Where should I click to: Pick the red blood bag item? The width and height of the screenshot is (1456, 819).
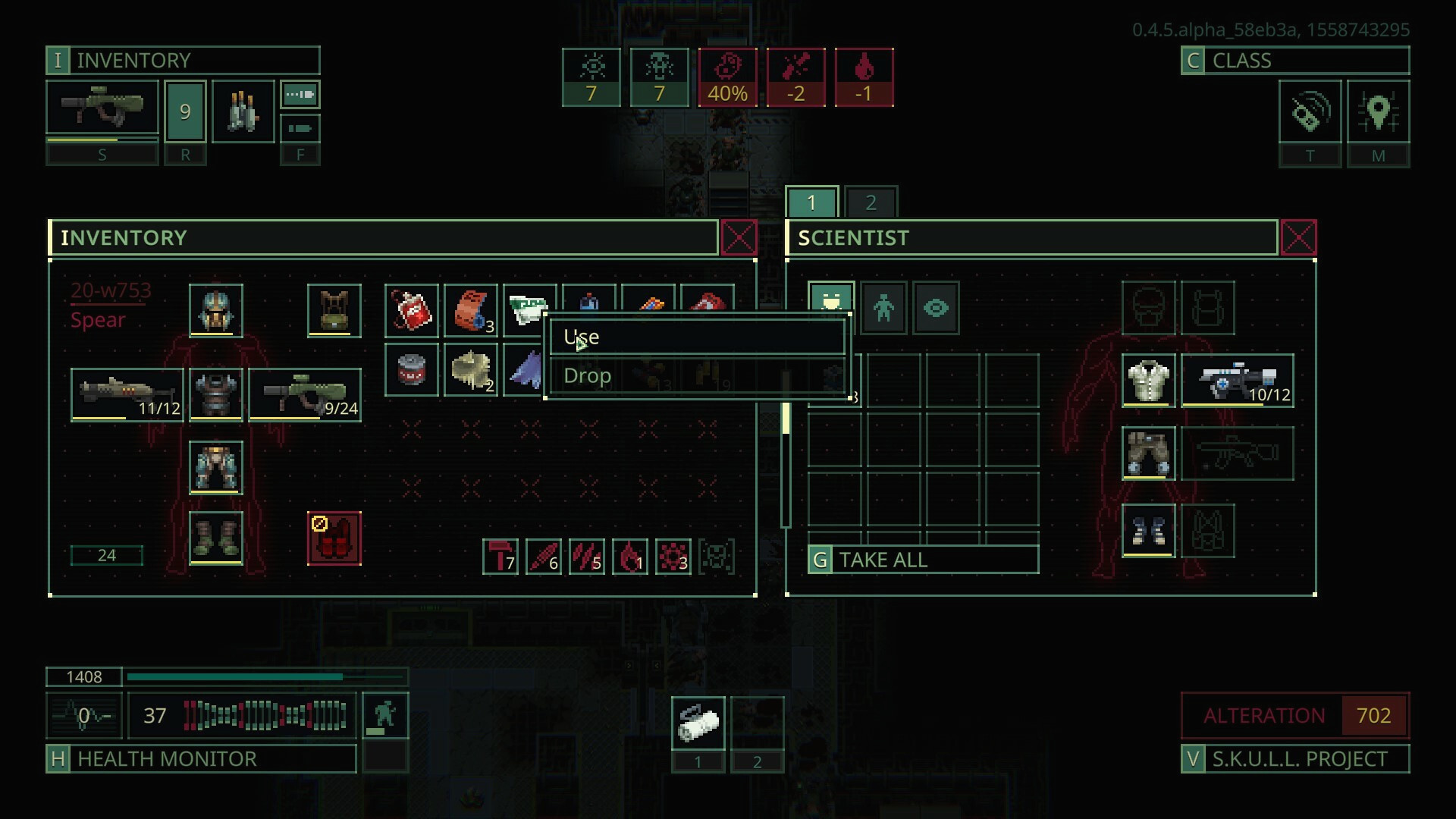point(412,311)
